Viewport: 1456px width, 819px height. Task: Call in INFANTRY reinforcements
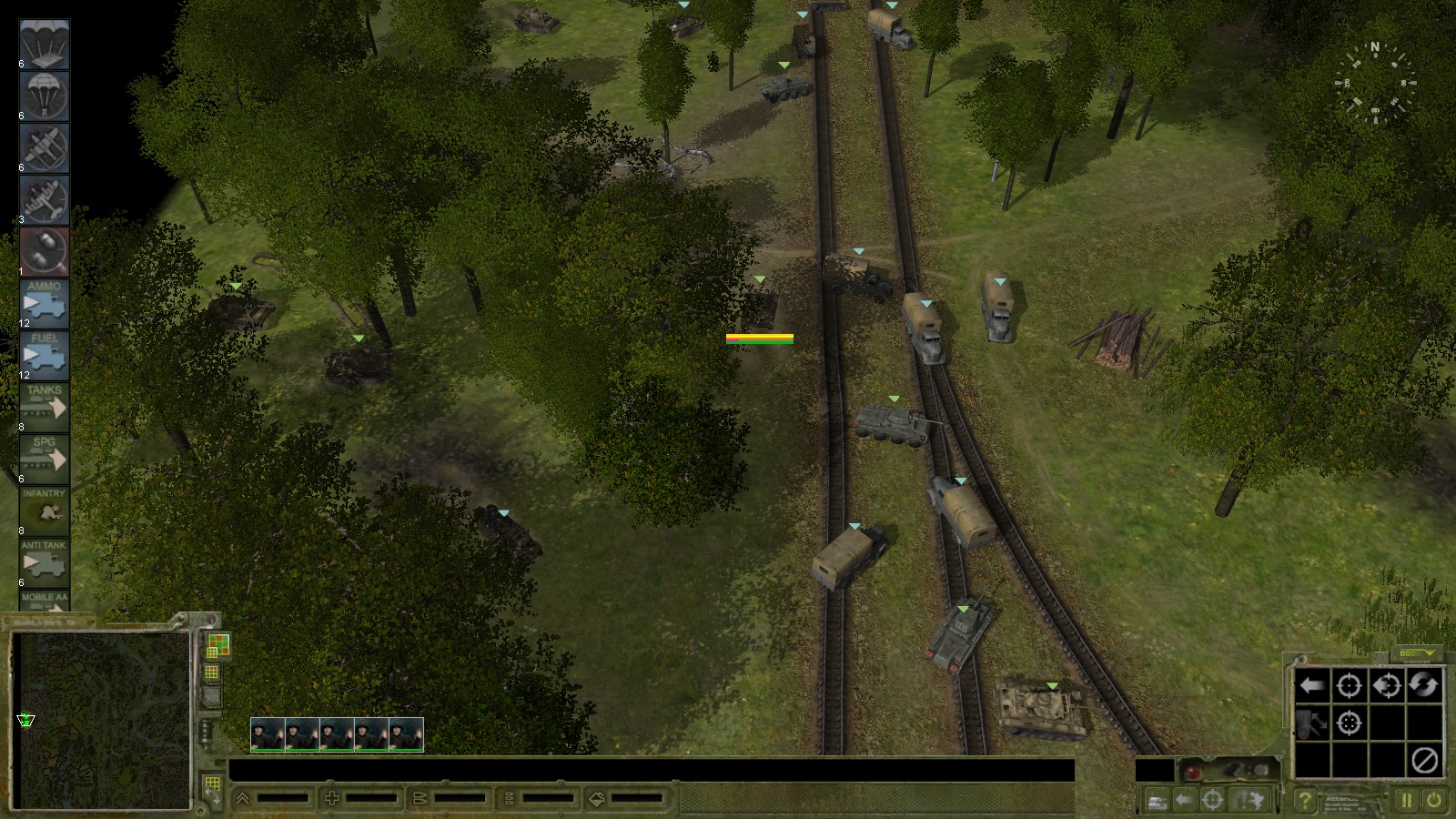click(x=44, y=509)
